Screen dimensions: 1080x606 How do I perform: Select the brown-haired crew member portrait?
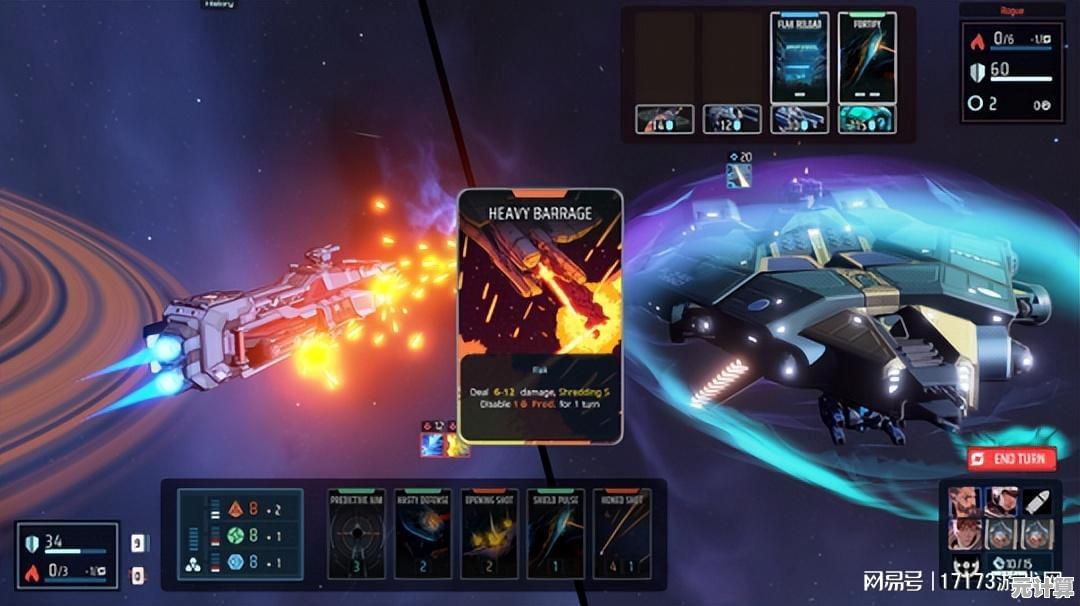[x=962, y=533]
